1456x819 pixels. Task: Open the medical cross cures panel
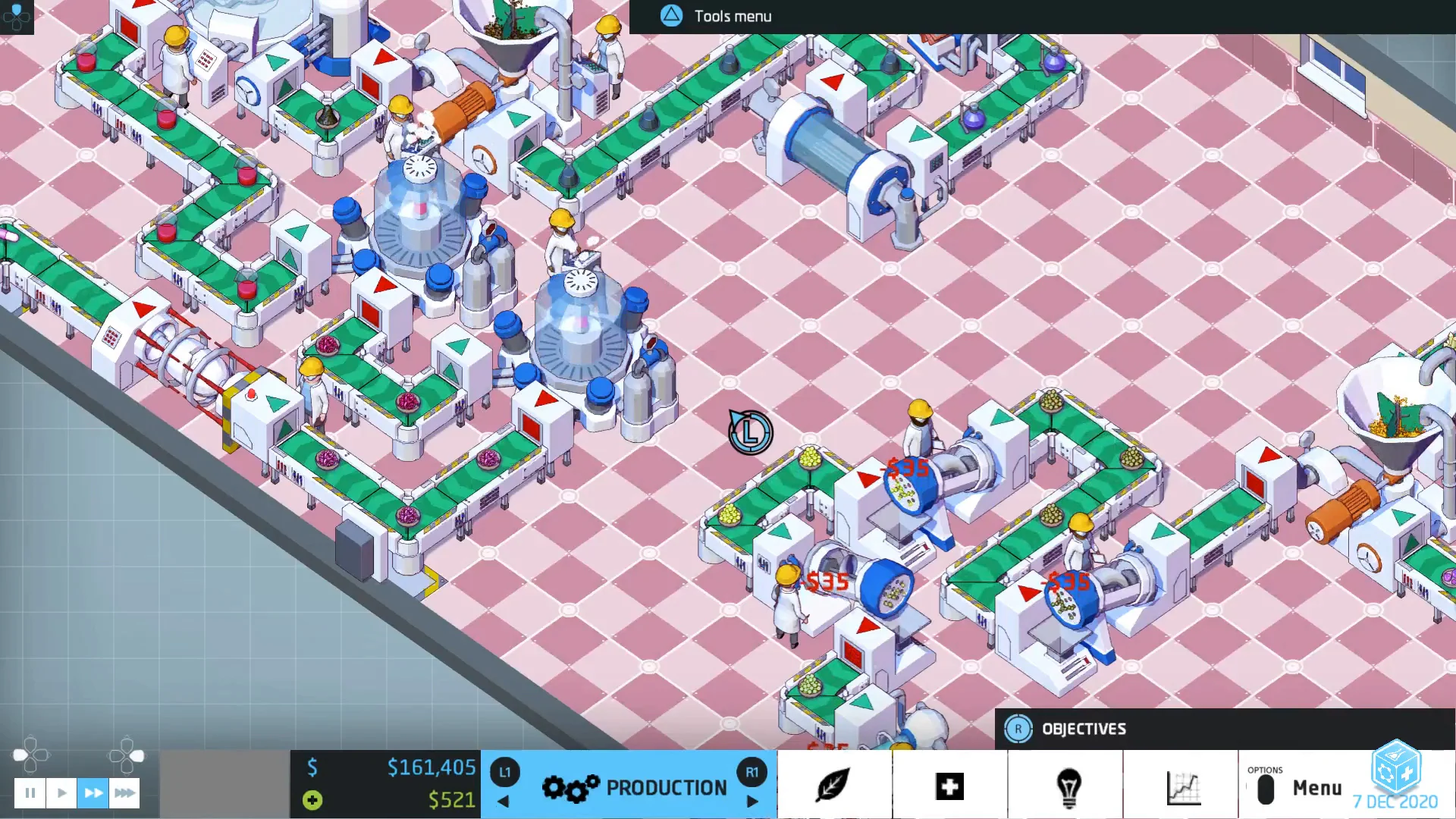coord(950,786)
